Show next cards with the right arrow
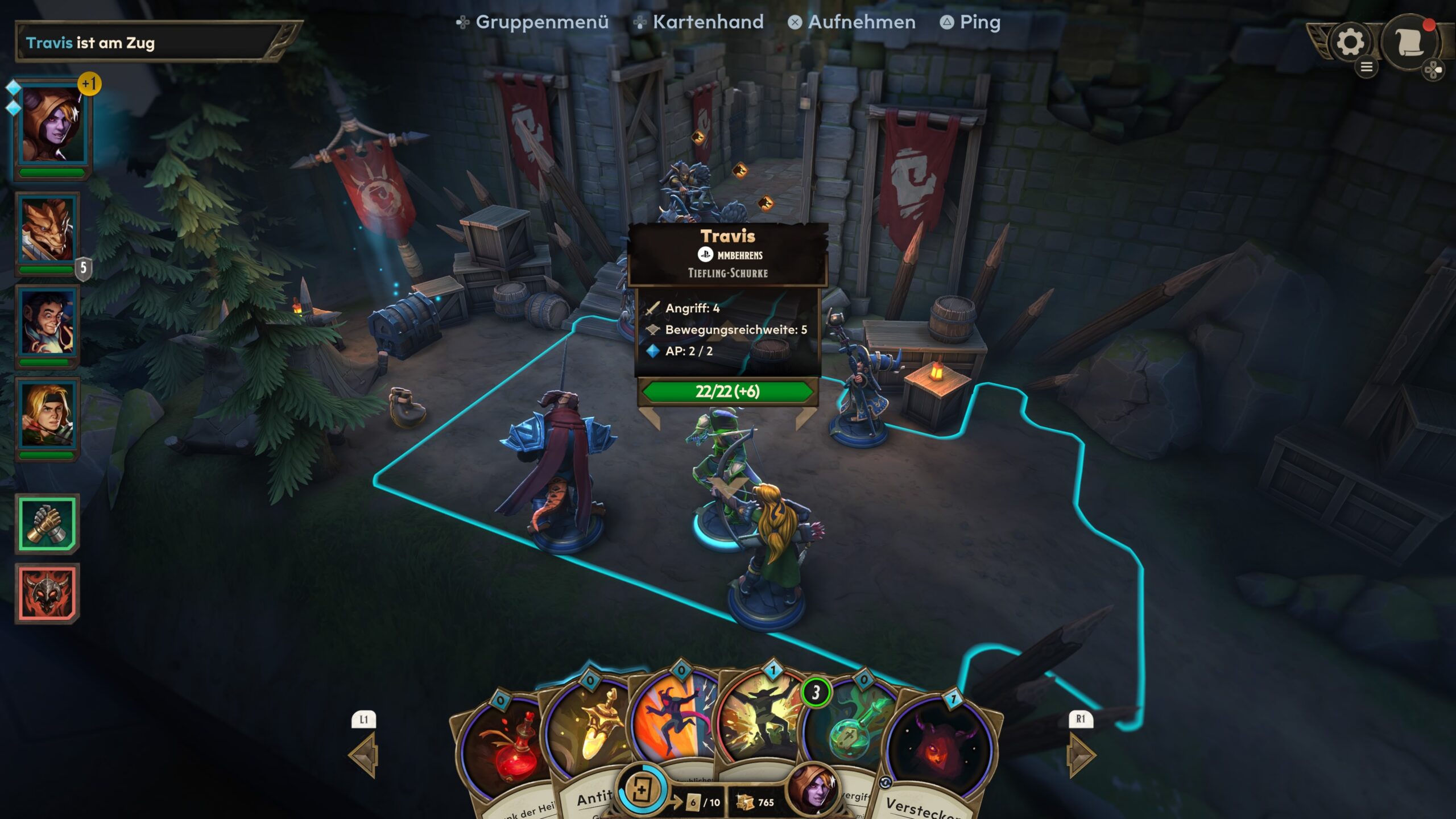This screenshot has height=819, width=1456. (x=1081, y=754)
